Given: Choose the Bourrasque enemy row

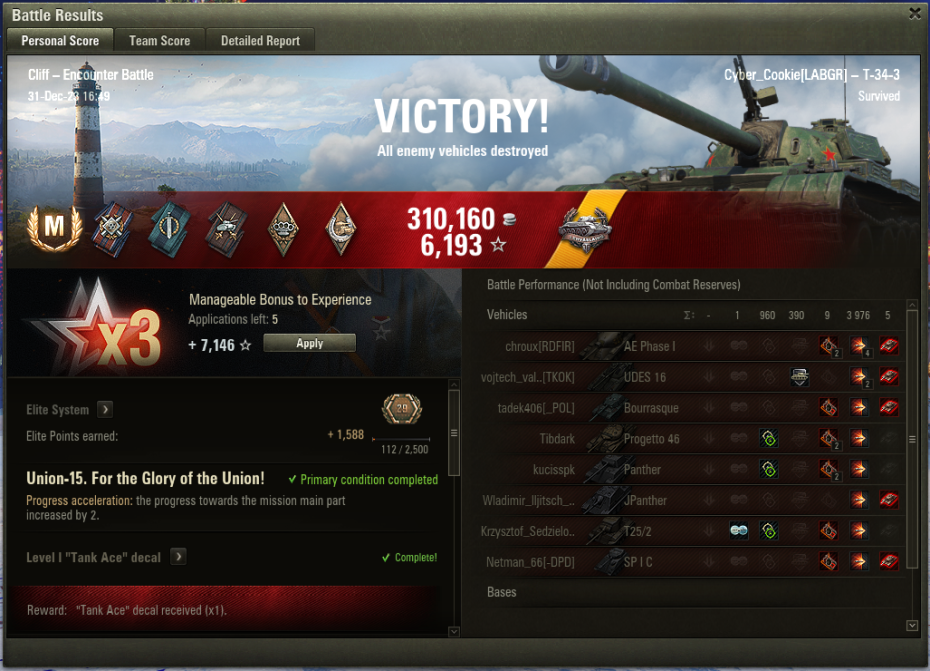Looking at the screenshot, I should click(x=649, y=408).
